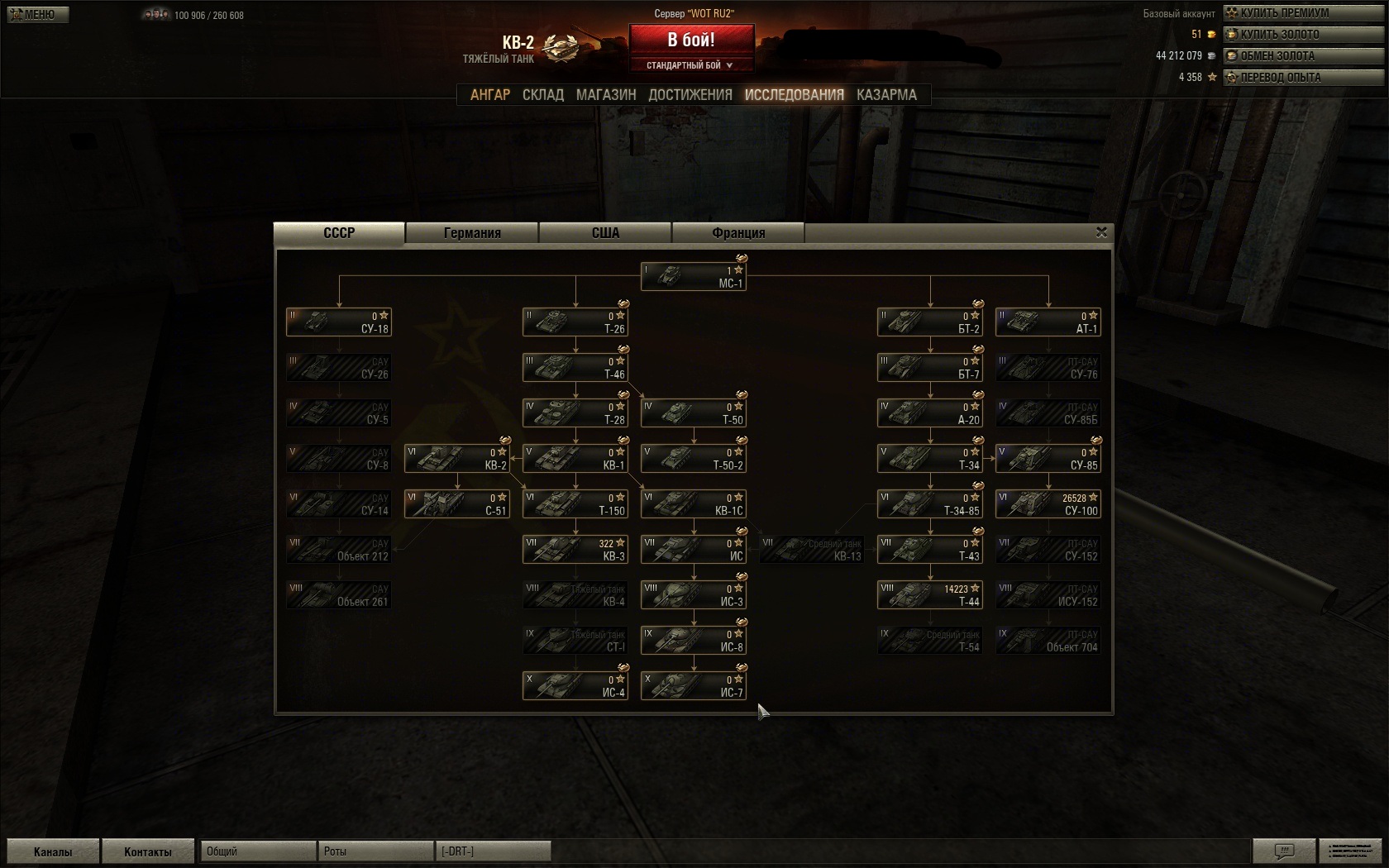Choose the Франция nation tab
The image size is (1389, 868).
click(x=738, y=233)
